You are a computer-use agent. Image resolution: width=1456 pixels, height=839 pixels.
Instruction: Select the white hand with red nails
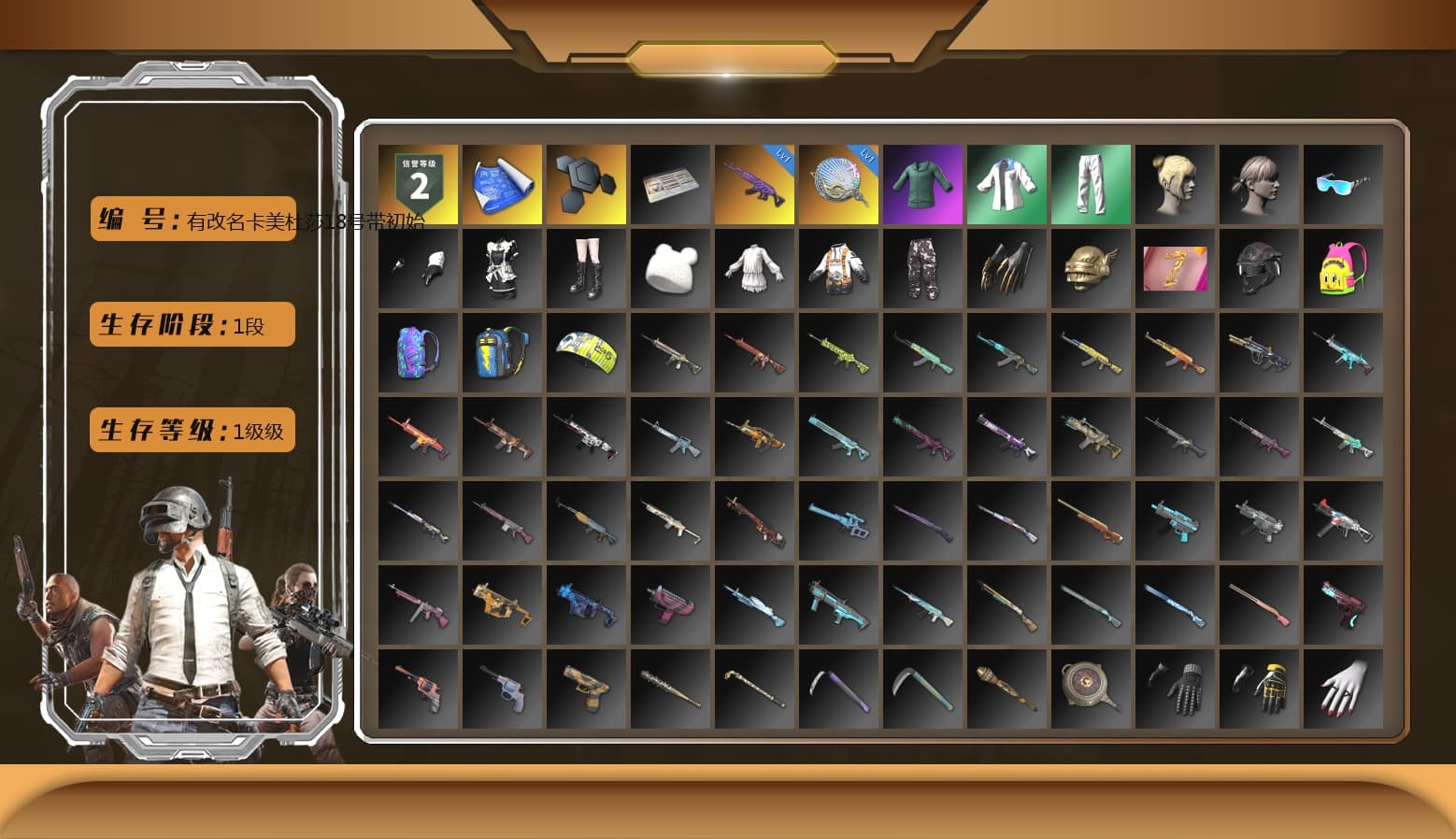[x=1343, y=689]
